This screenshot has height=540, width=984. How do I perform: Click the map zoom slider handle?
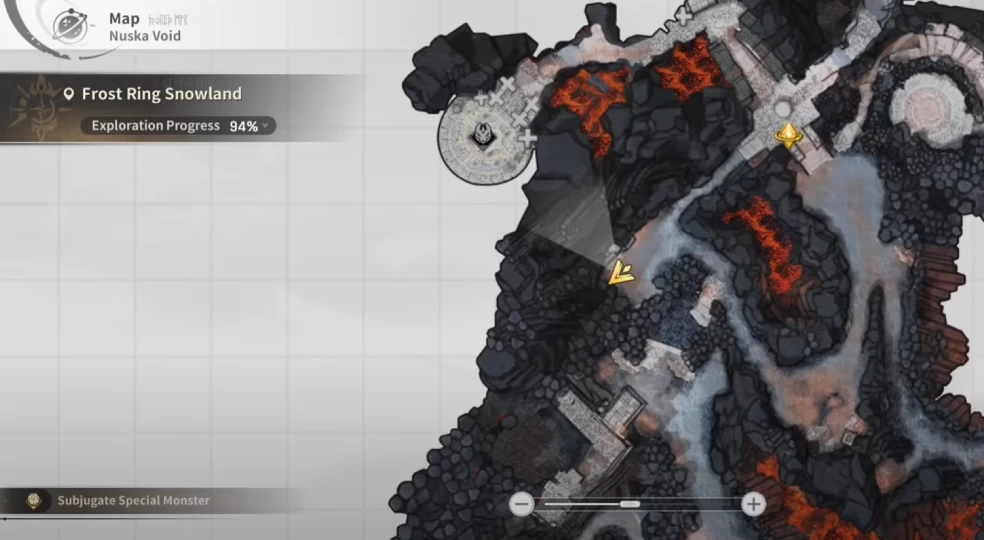click(x=629, y=504)
